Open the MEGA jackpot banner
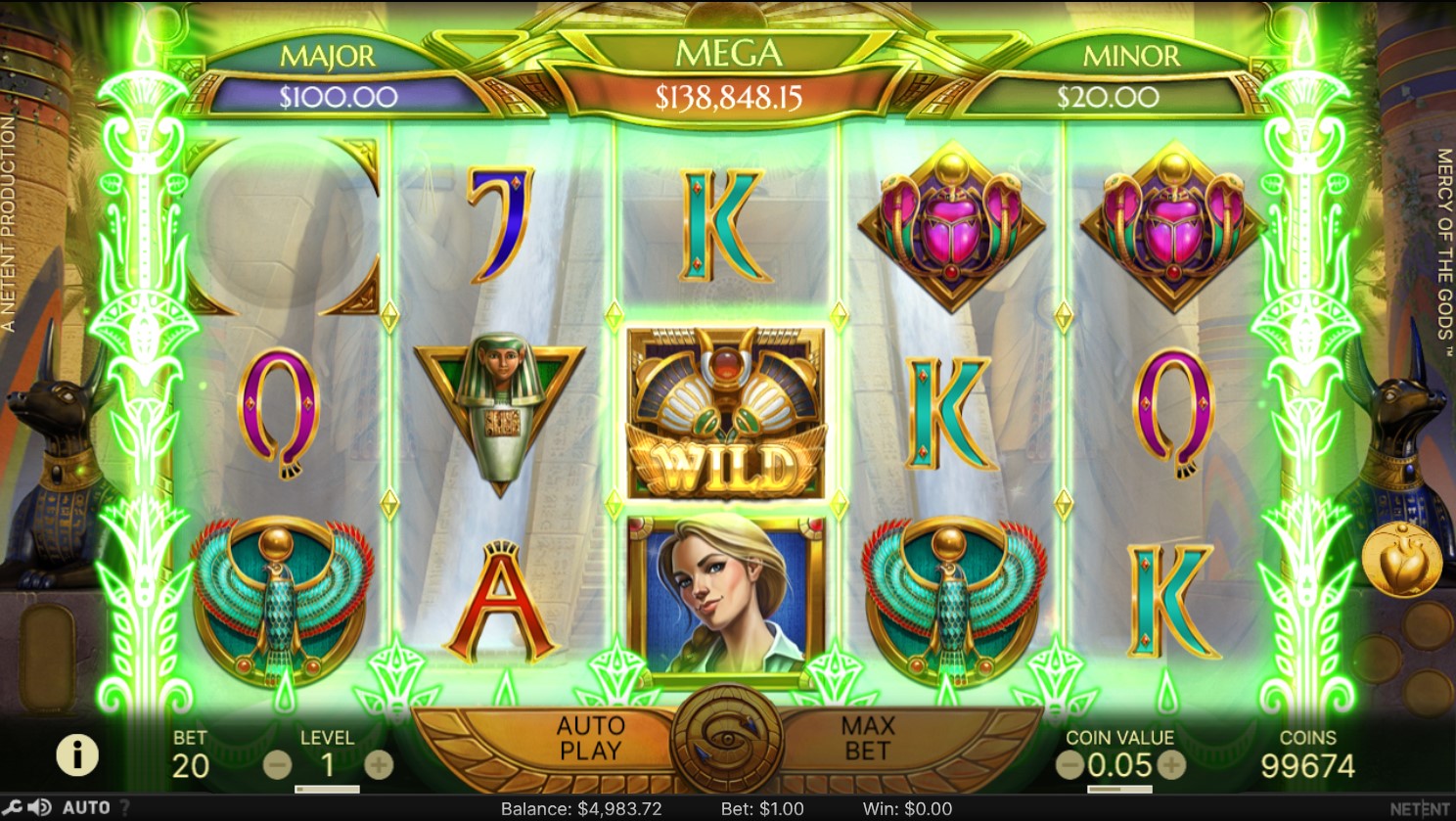 tap(728, 73)
